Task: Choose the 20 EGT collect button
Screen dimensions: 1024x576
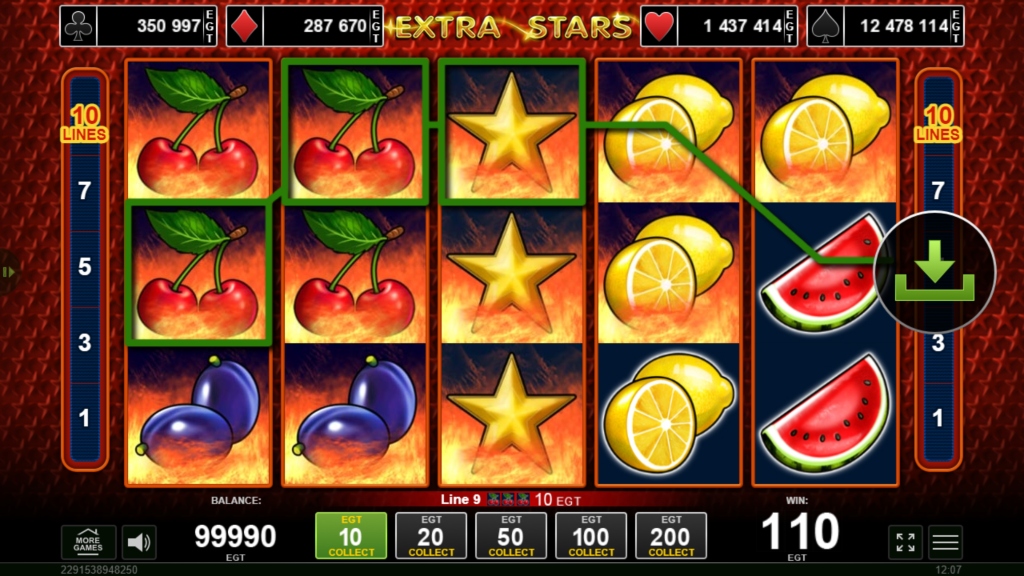Action: point(431,536)
